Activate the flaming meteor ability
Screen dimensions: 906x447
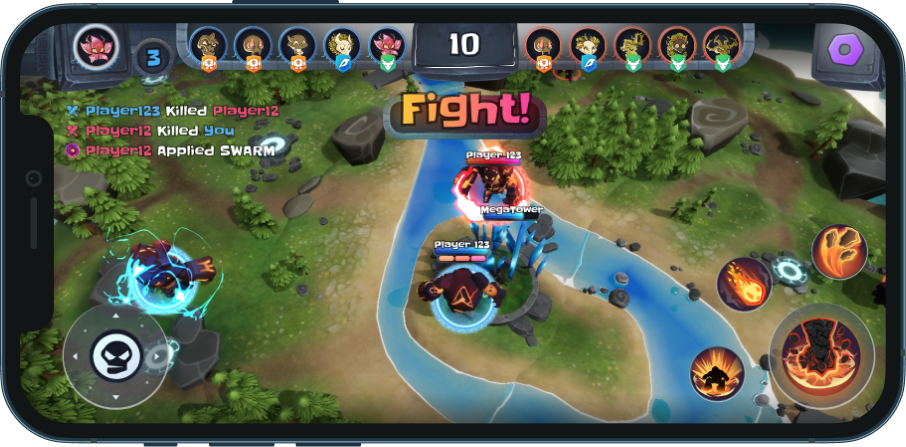pyautogui.click(x=744, y=282)
